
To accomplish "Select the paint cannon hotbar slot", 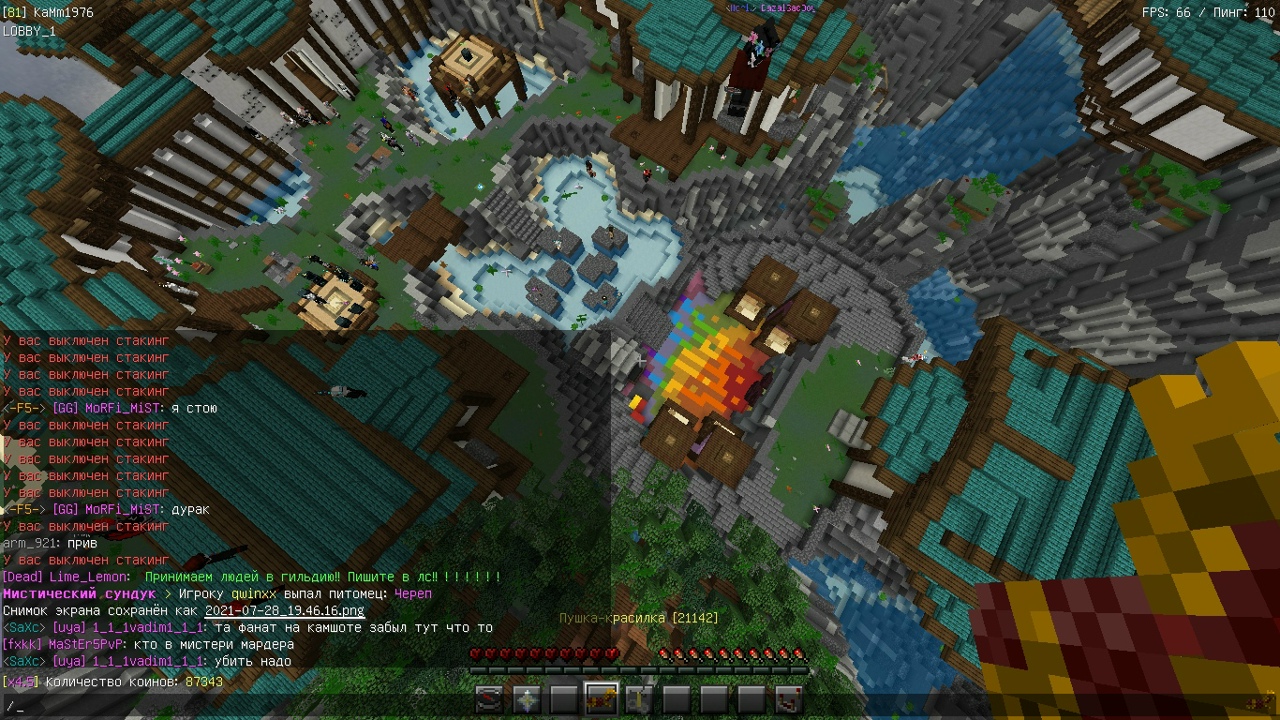I will (602, 700).
